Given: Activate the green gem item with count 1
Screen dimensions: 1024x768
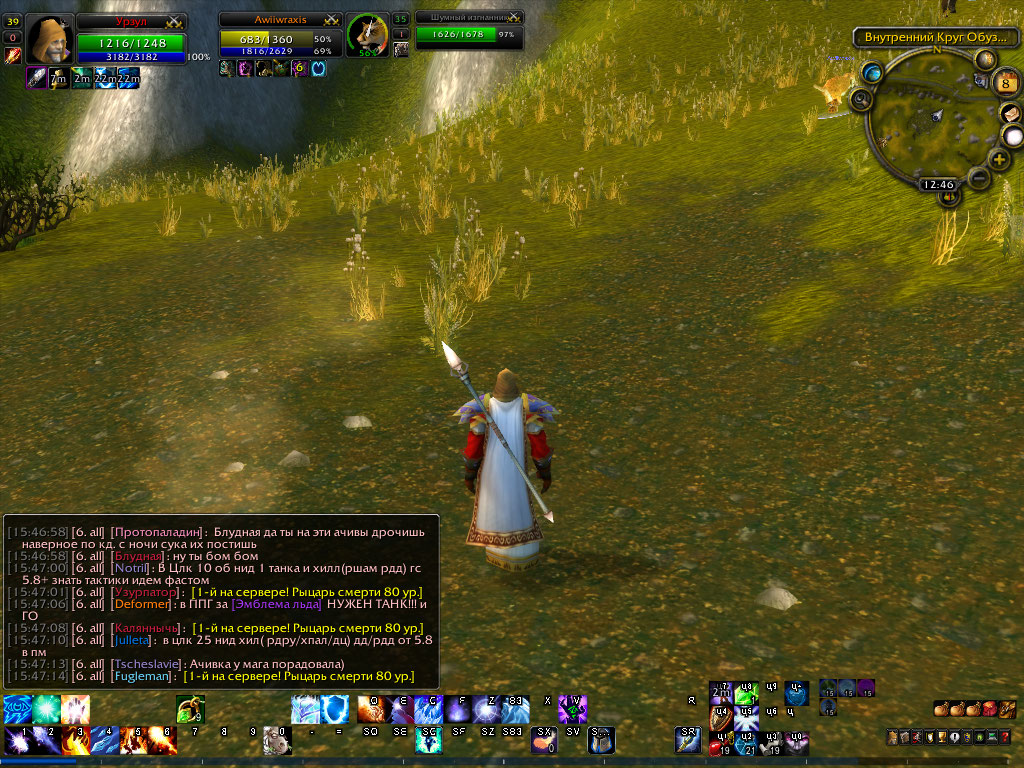Looking at the screenshot, I should [746, 693].
